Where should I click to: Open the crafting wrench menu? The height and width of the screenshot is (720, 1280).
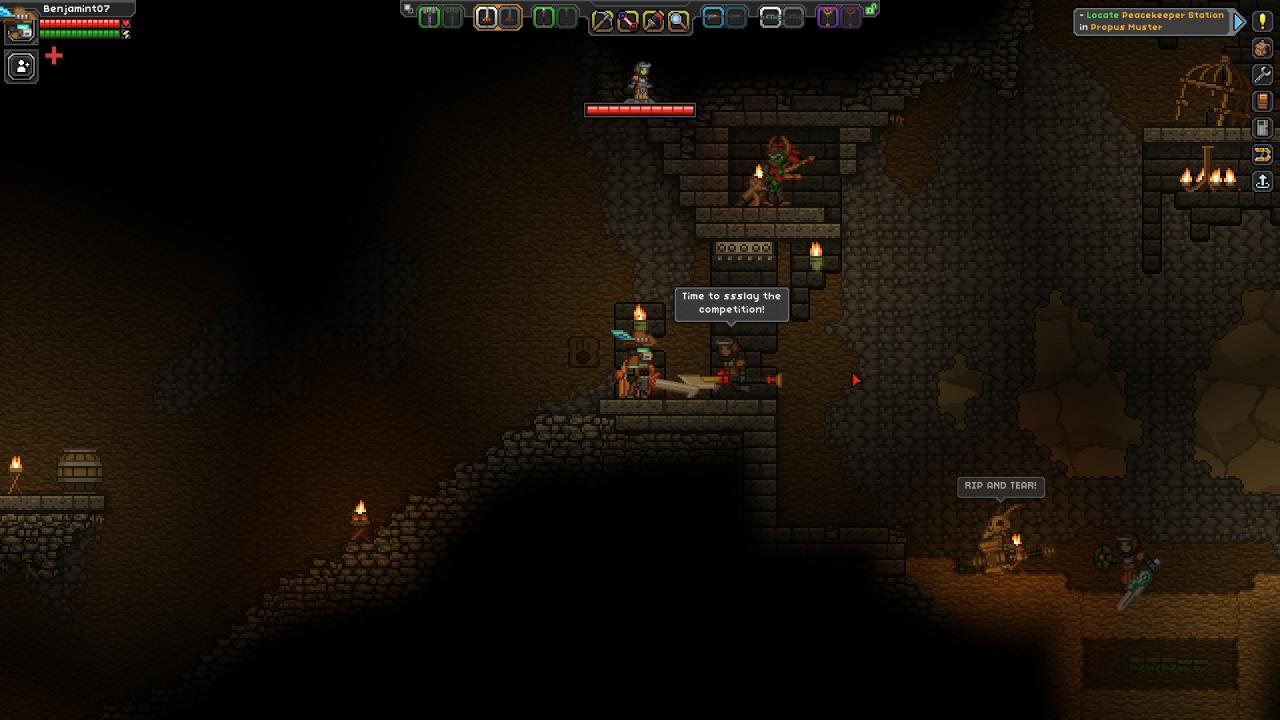click(x=1262, y=75)
